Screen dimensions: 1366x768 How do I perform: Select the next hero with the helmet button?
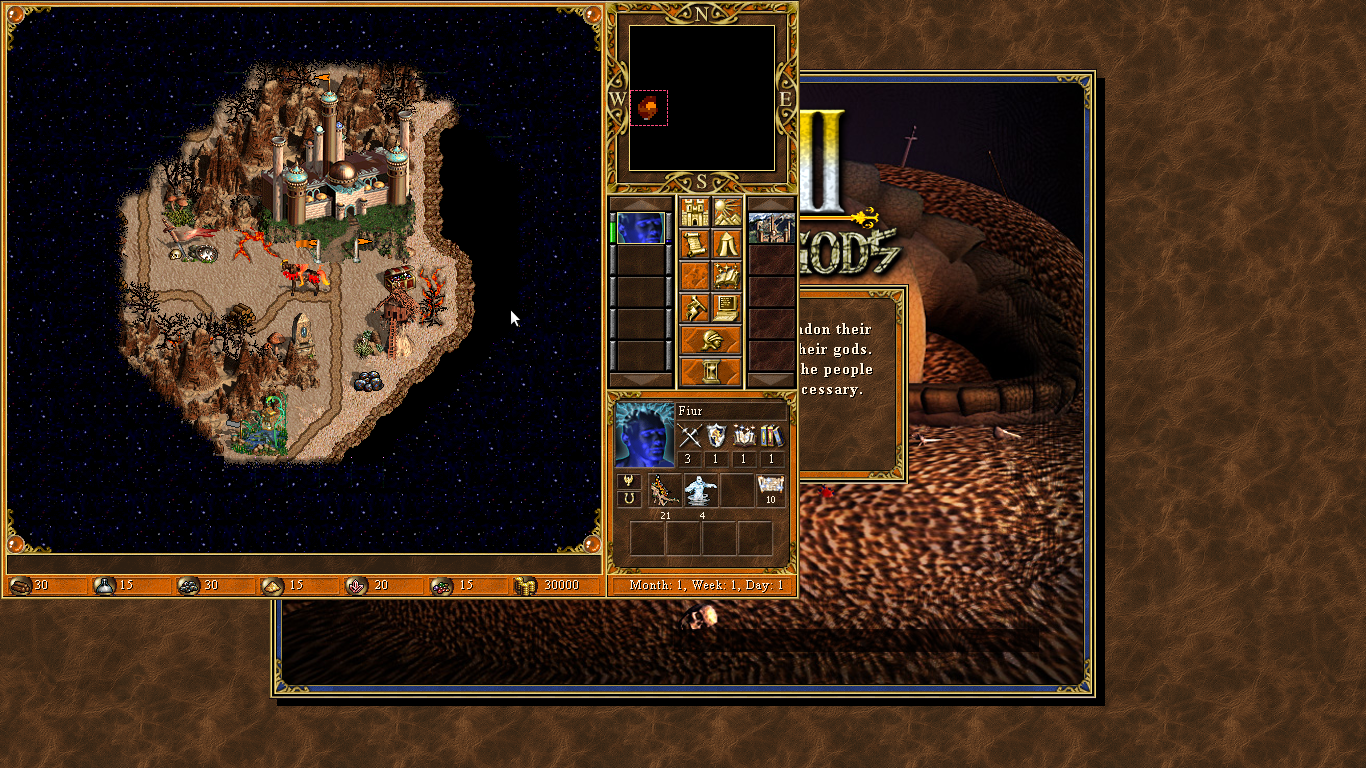pos(711,340)
